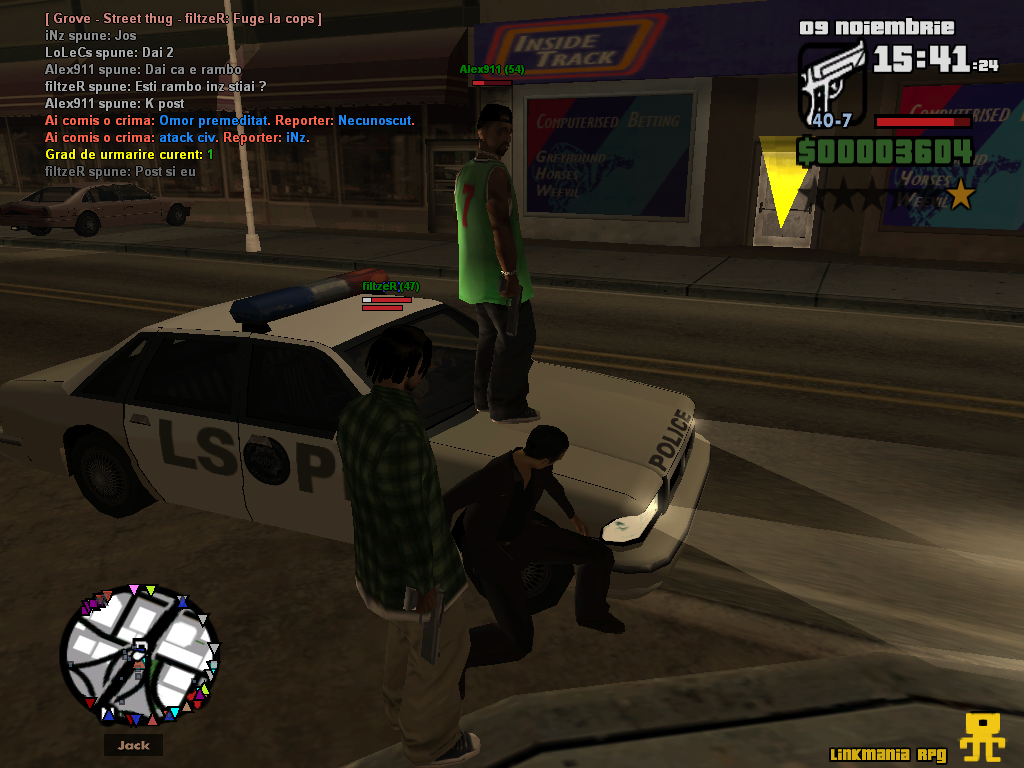Select the gold wanted level star
Viewport: 1024px width, 768px height.
[x=960, y=195]
